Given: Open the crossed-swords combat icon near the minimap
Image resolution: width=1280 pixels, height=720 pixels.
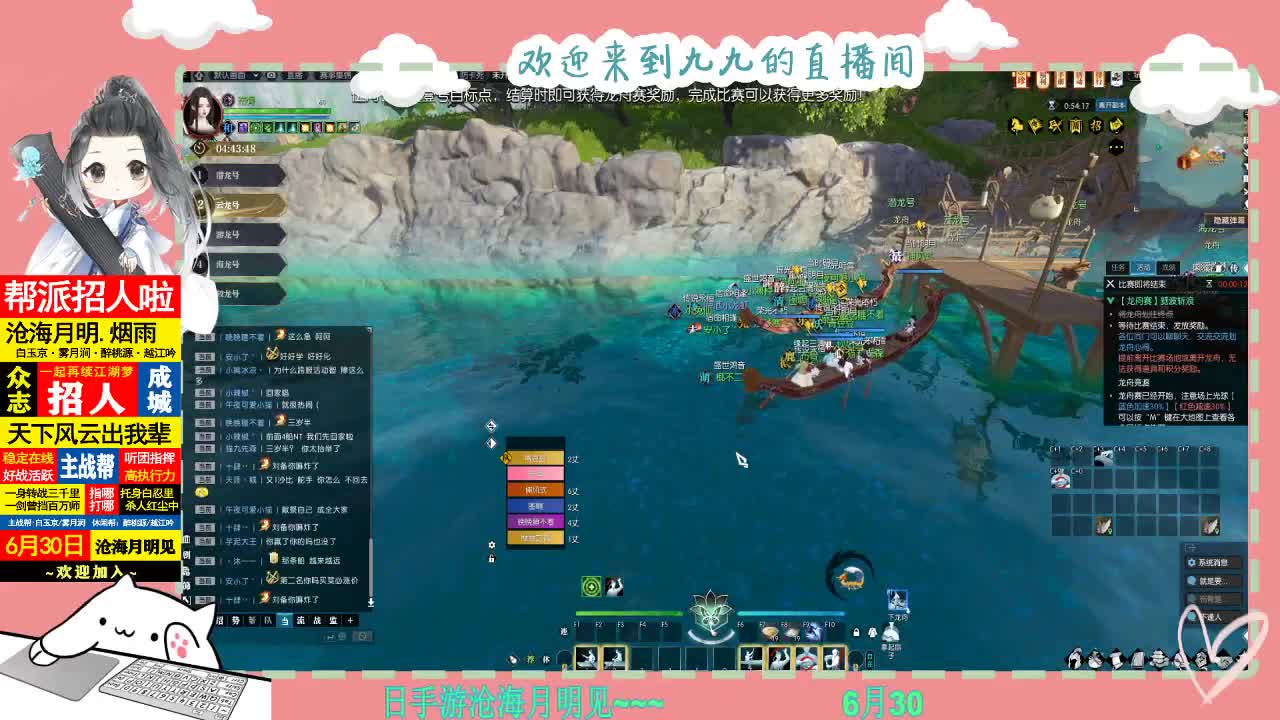Looking at the screenshot, I should [x=1054, y=125].
